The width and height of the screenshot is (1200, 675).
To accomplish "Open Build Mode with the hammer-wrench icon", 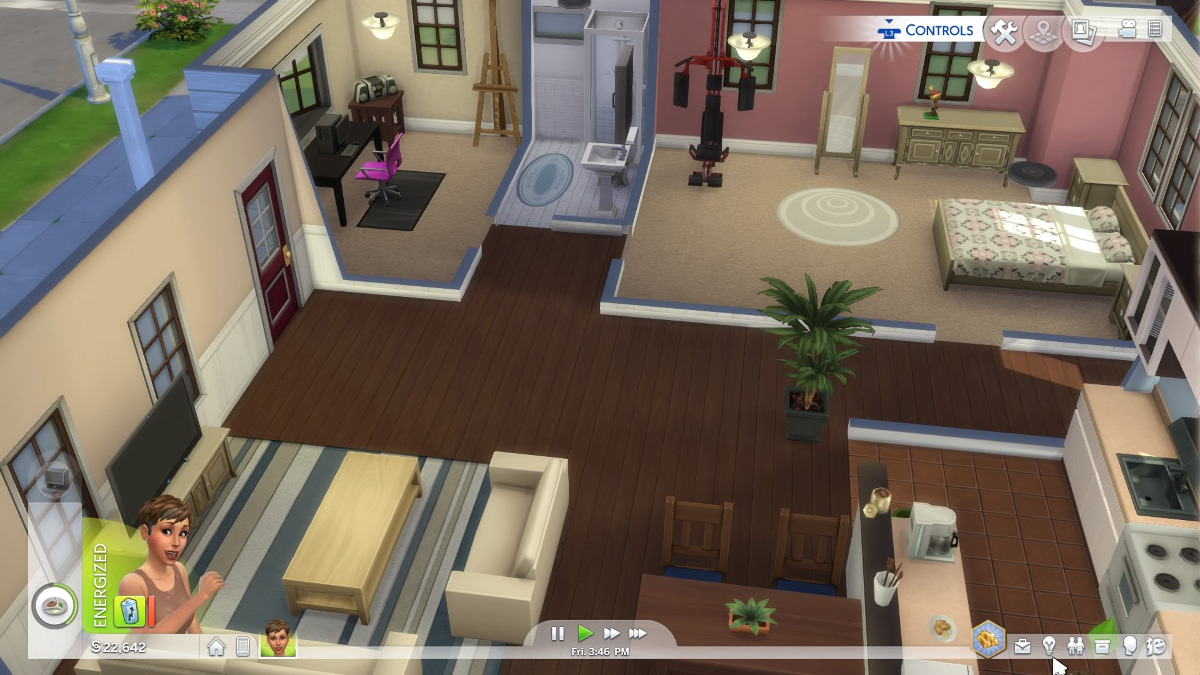I will 1003,32.
